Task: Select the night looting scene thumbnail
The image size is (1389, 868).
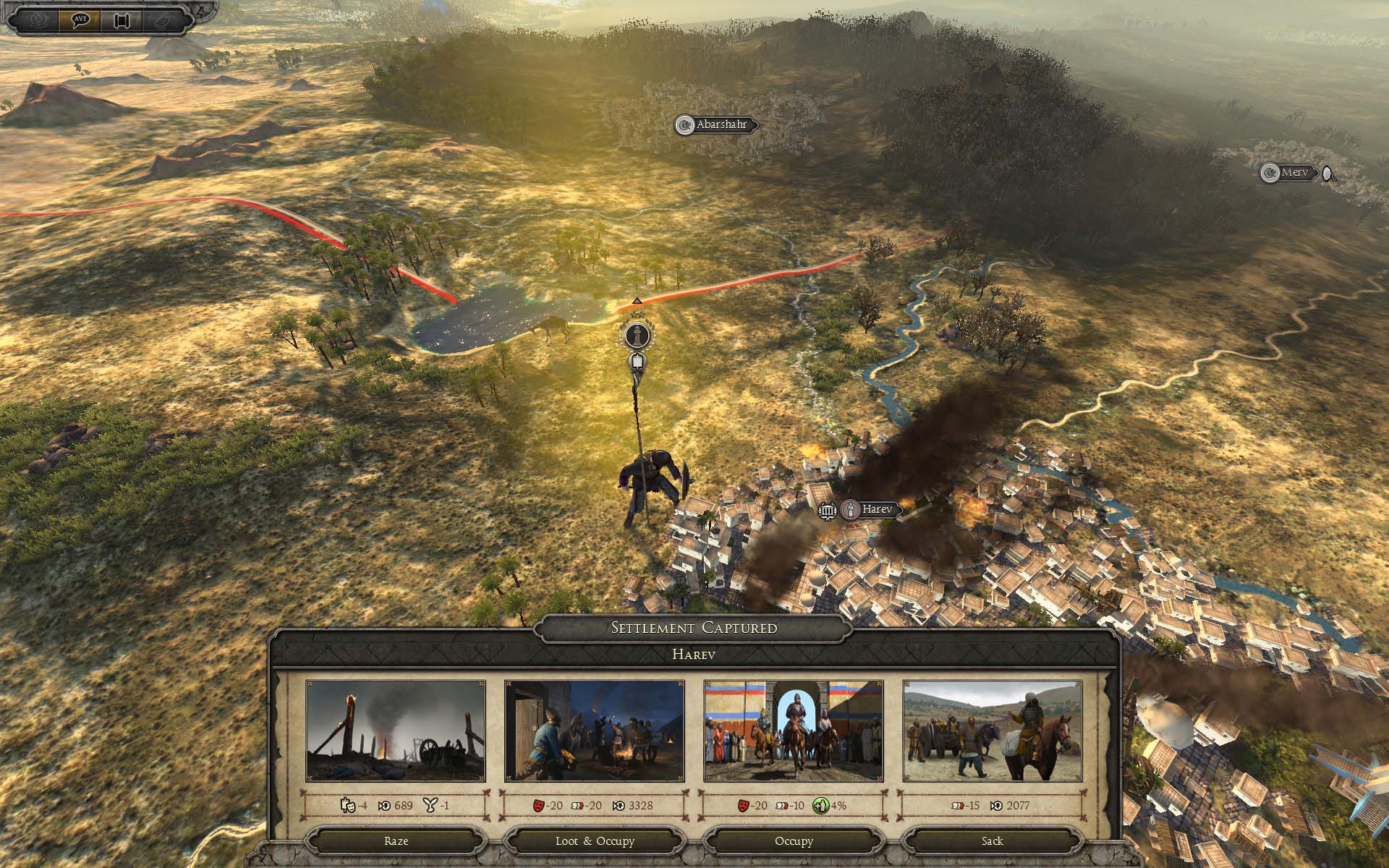Action: (x=595, y=731)
